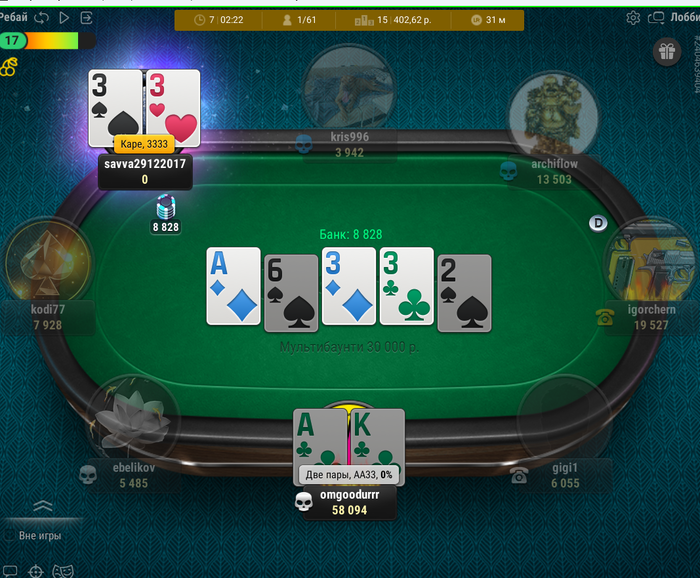Select player igorchern's avatar
The width and height of the screenshot is (700, 578).
[x=649, y=262]
